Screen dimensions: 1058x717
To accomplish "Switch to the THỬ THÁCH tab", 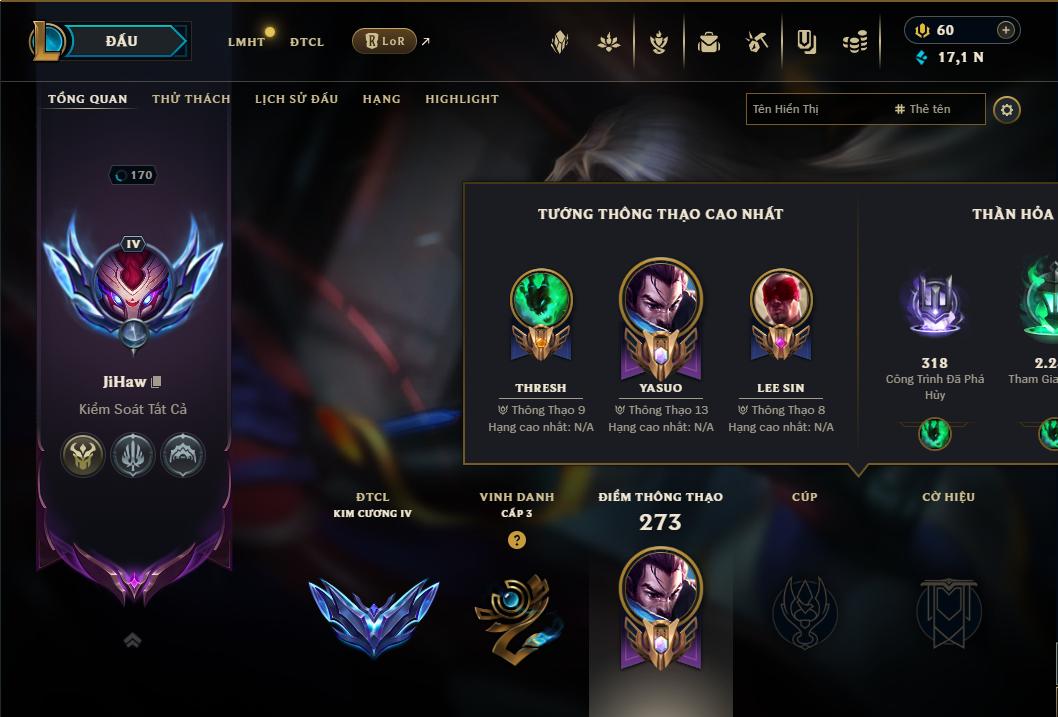I will click(x=191, y=99).
